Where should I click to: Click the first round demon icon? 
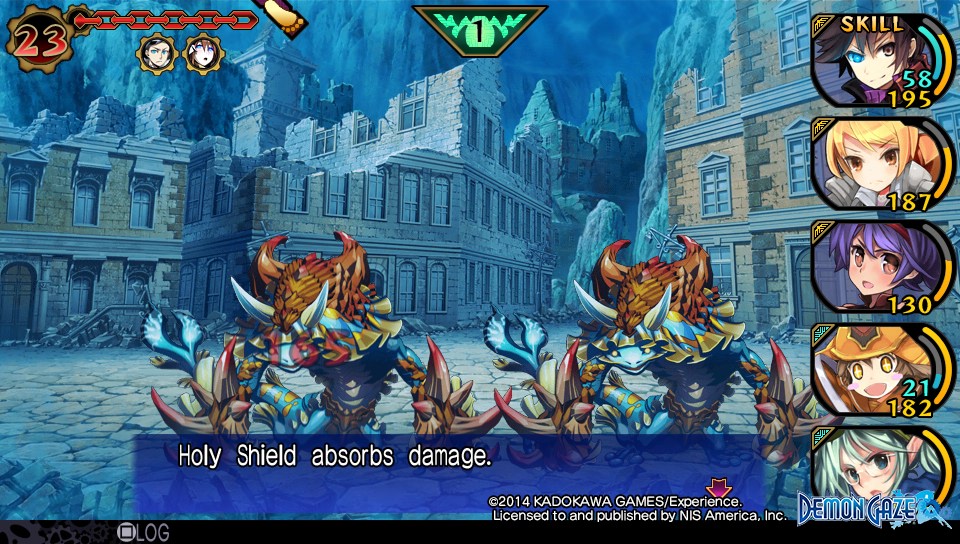157,51
